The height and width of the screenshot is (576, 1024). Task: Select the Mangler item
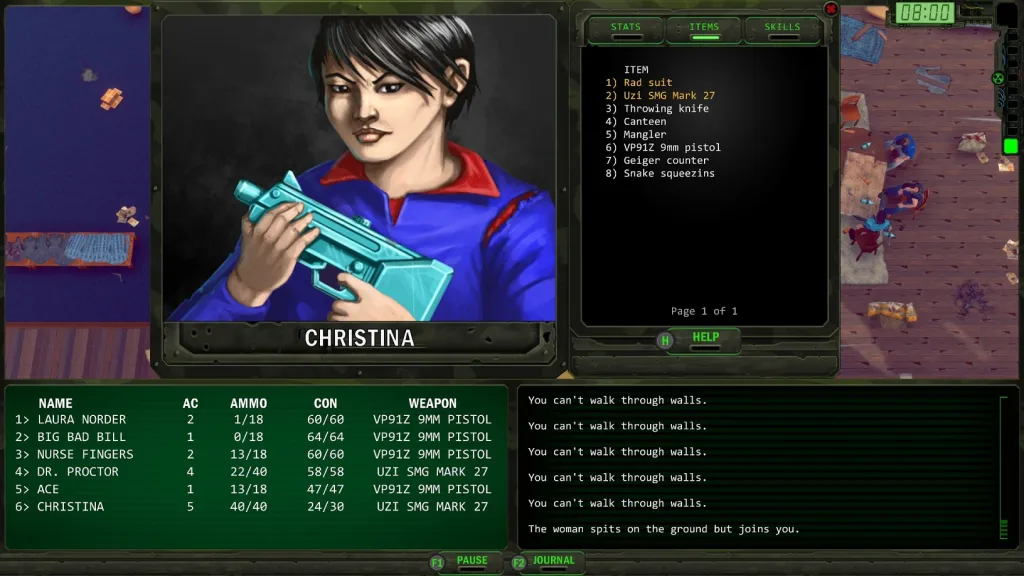644,135
